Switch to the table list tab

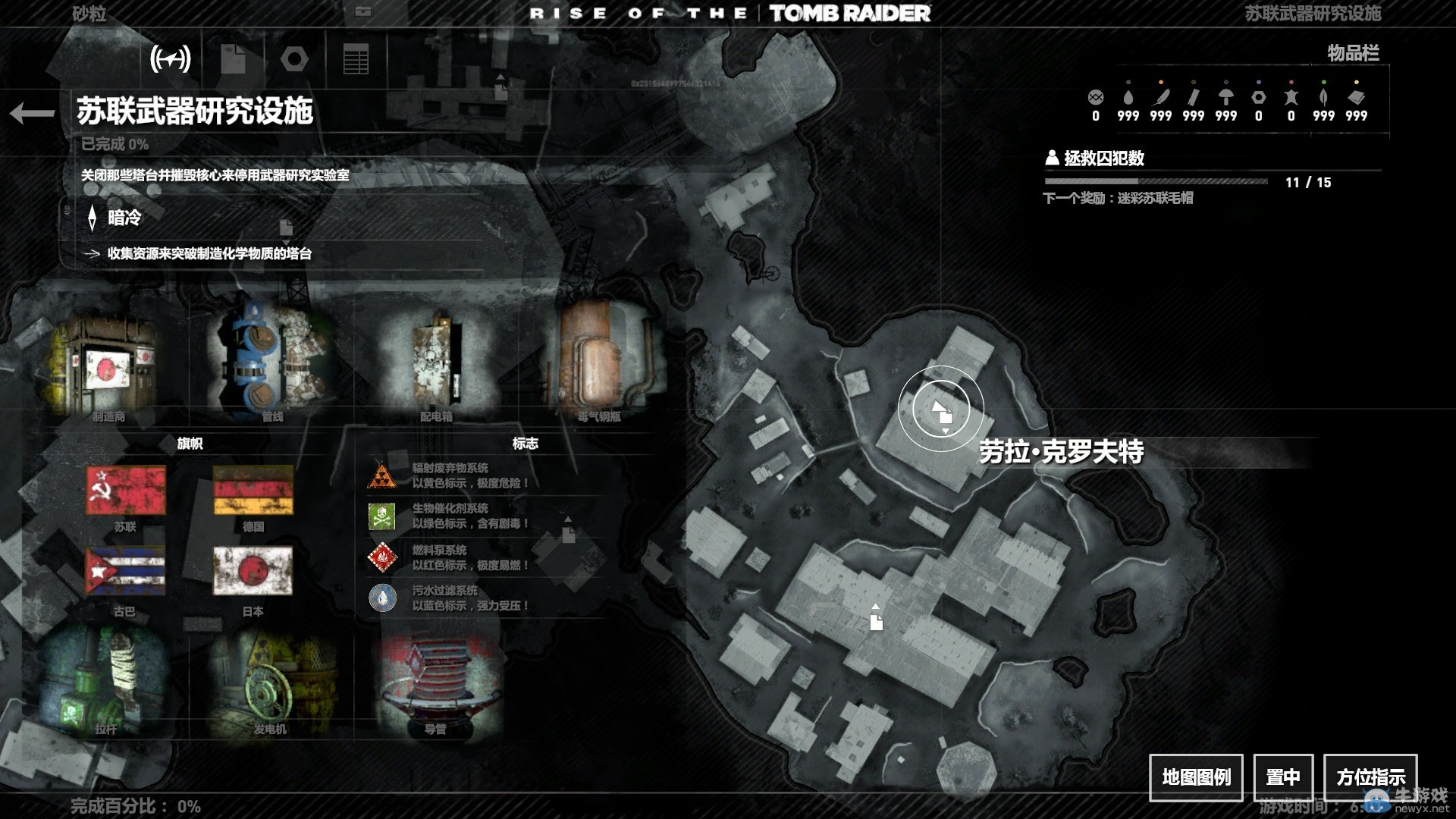point(356,58)
